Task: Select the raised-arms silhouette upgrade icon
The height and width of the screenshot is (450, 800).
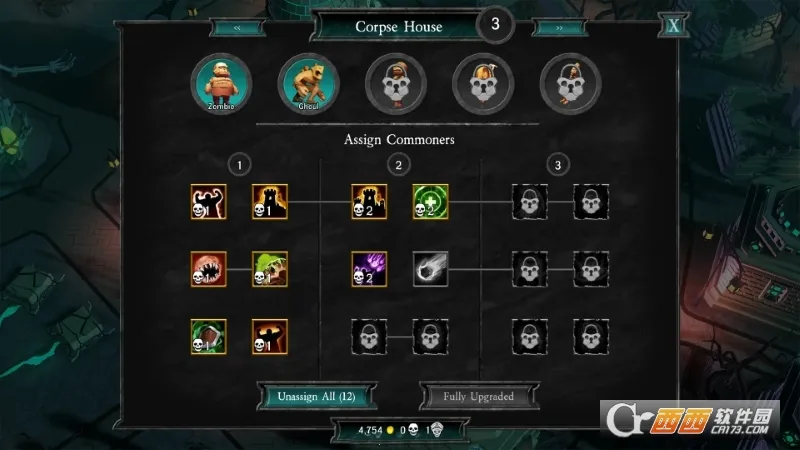Action: click(x=269, y=337)
